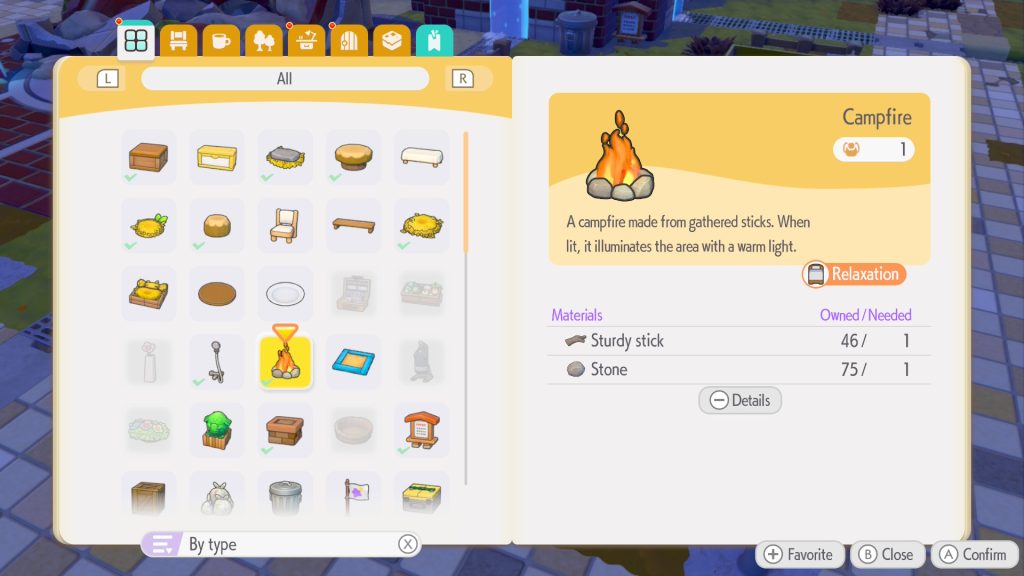Open the door category tab
The width and height of the screenshot is (1024, 576).
(349, 41)
